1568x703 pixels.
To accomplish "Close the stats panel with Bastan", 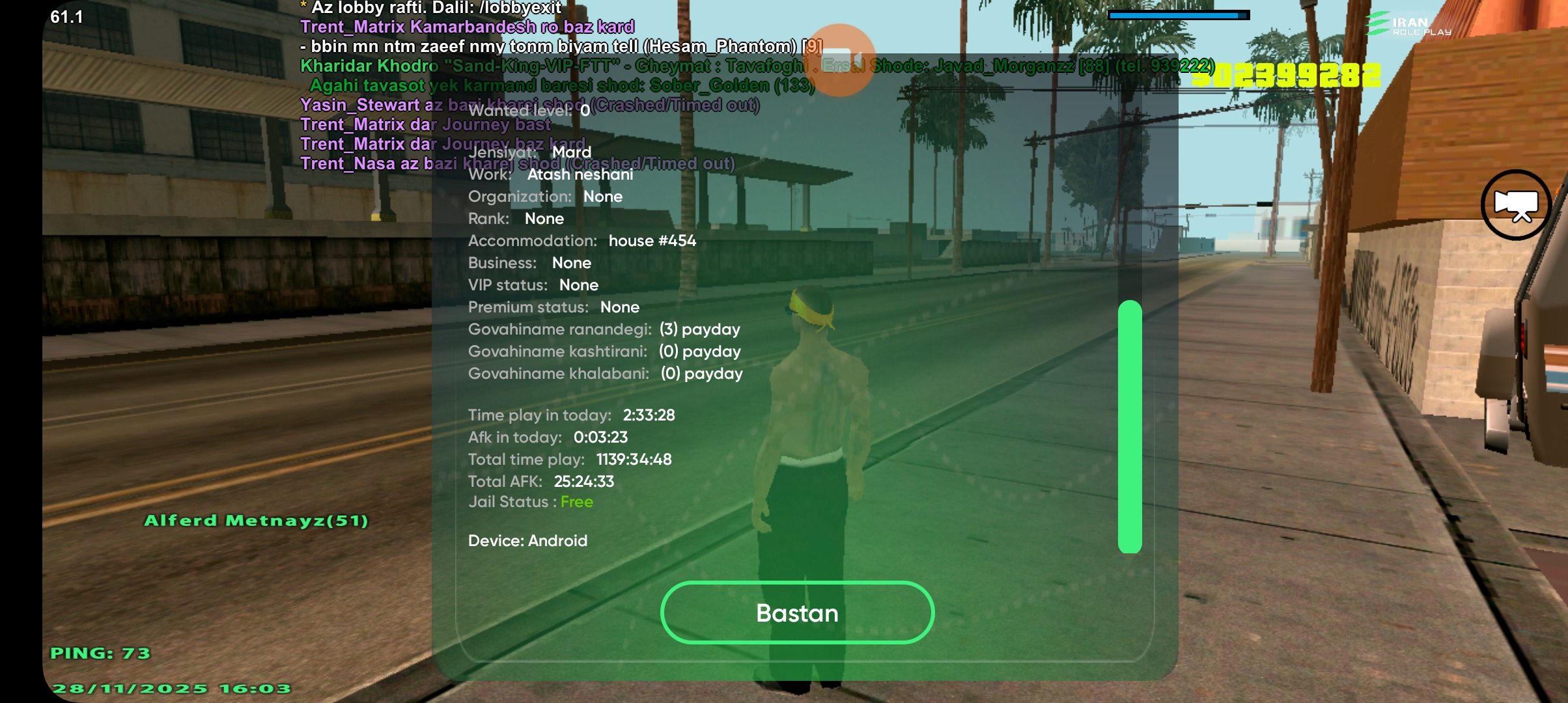I will click(797, 613).
